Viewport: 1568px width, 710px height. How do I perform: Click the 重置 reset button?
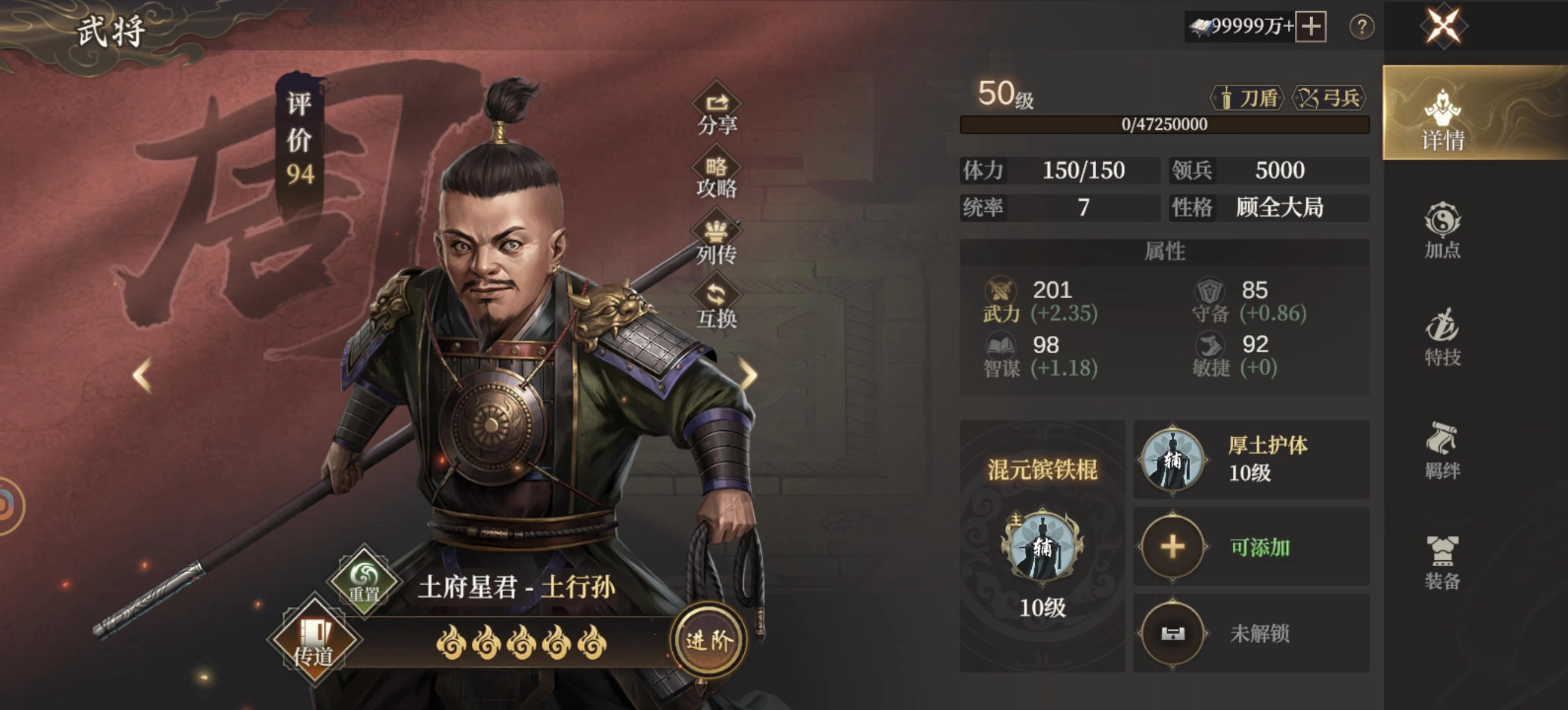point(364,580)
